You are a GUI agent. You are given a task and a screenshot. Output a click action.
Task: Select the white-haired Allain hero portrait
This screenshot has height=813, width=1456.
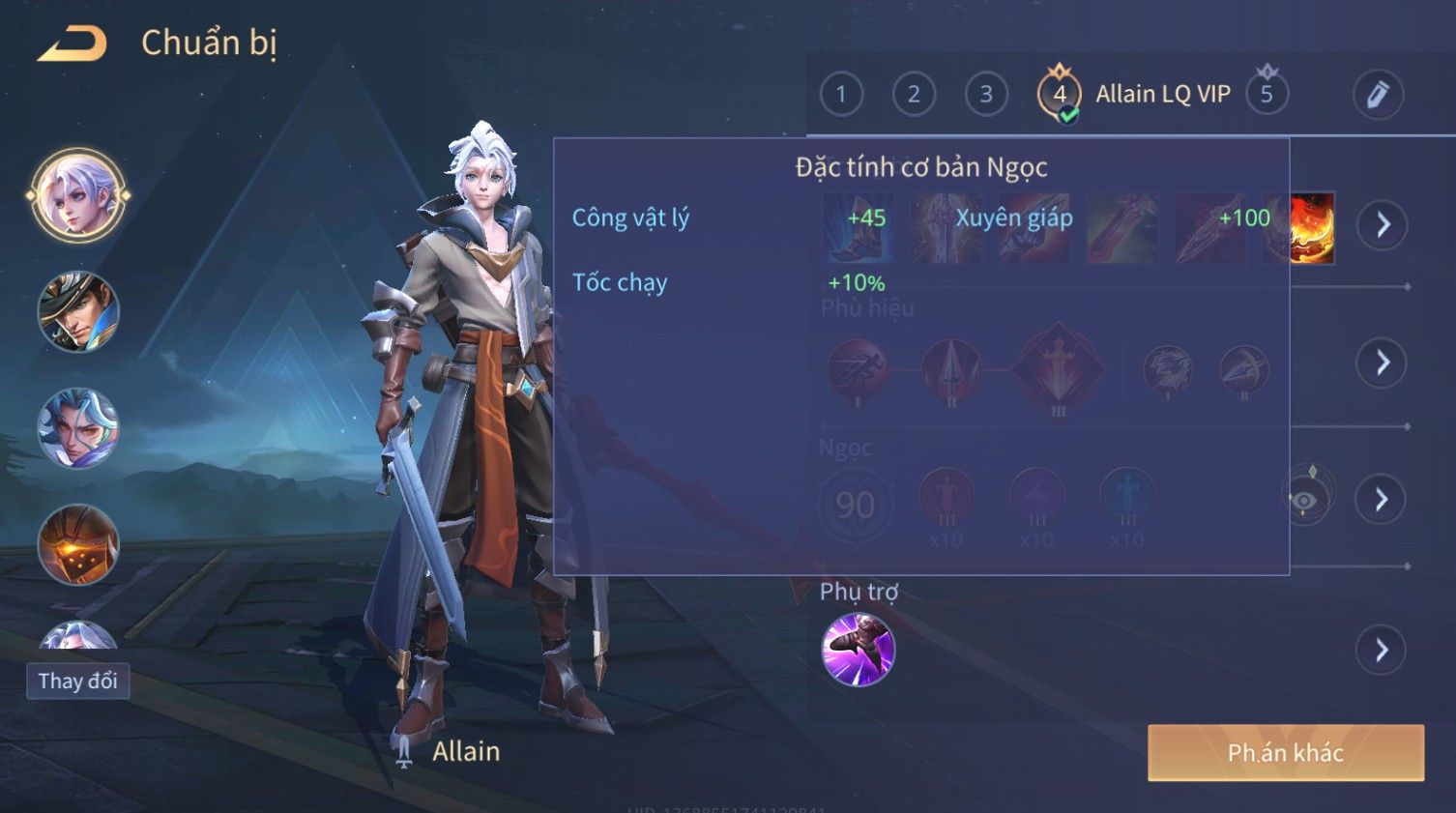(x=77, y=196)
